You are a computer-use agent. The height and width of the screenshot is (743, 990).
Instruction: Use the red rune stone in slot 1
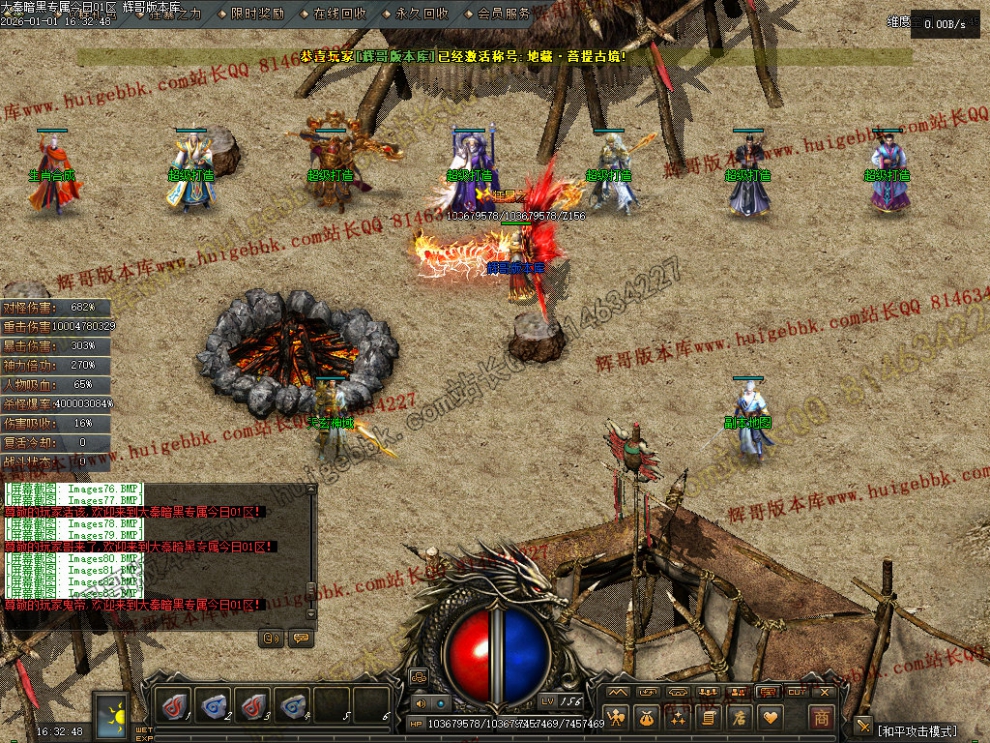click(x=174, y=705)
